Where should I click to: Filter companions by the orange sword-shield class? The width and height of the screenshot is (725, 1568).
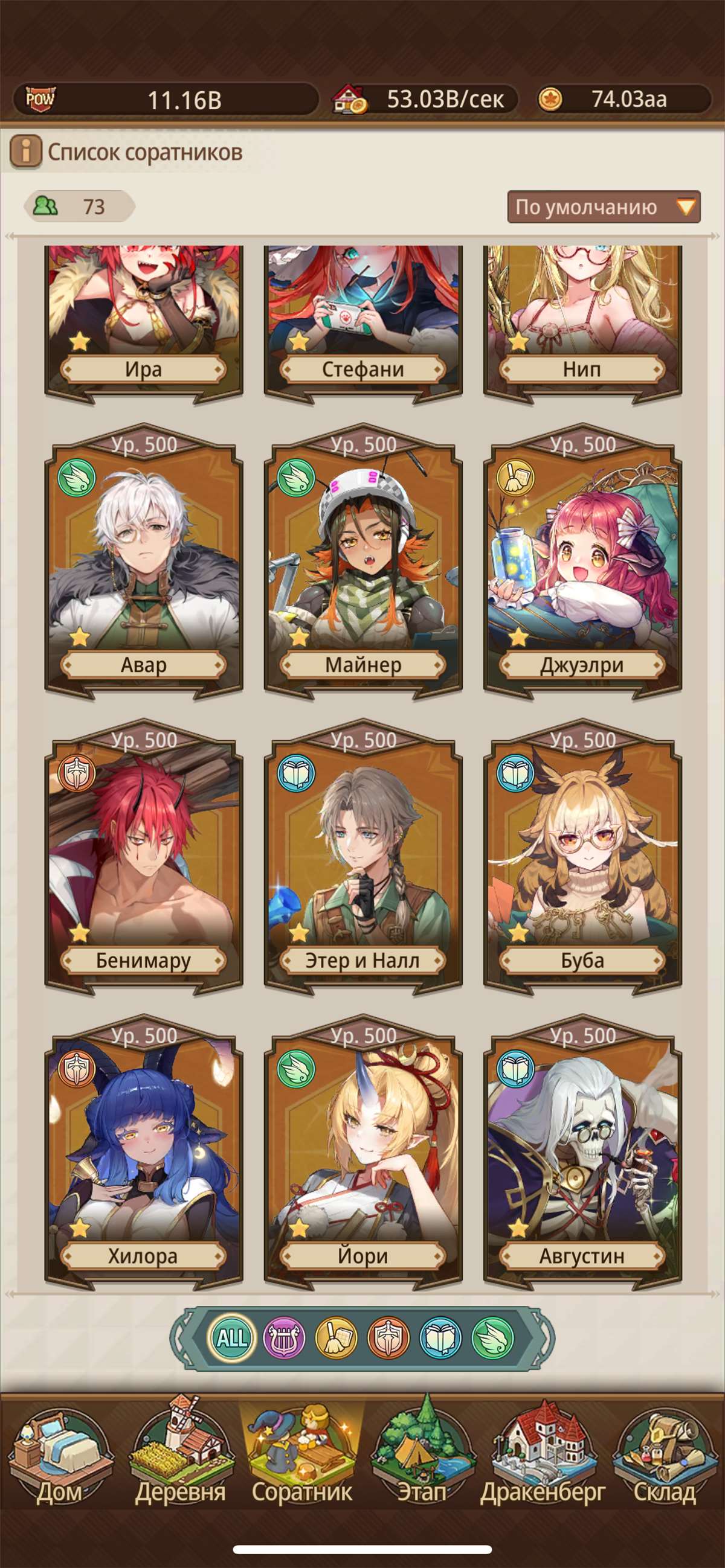coord(388,1337)
